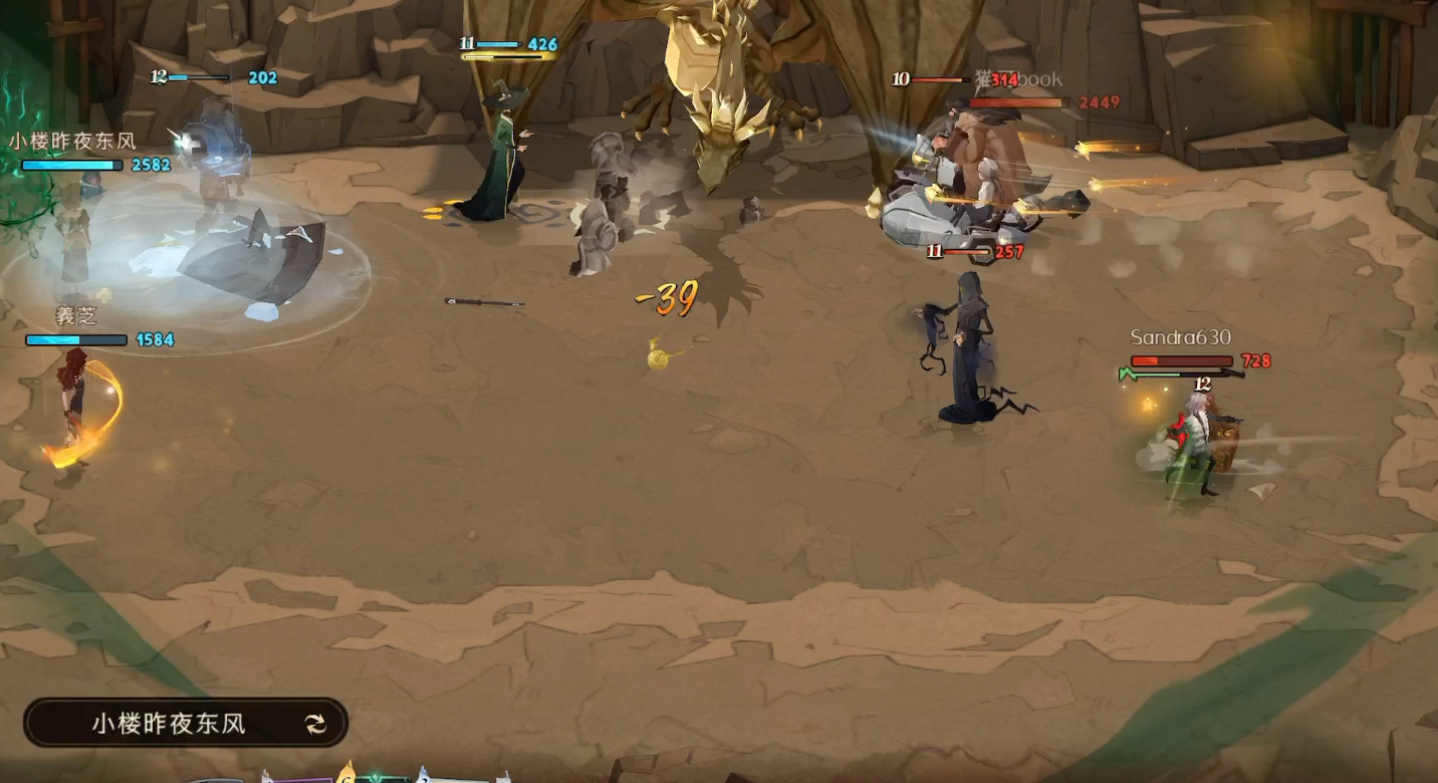Switch spectated player via the 小楼昨夜东风 button

point(186,723)
